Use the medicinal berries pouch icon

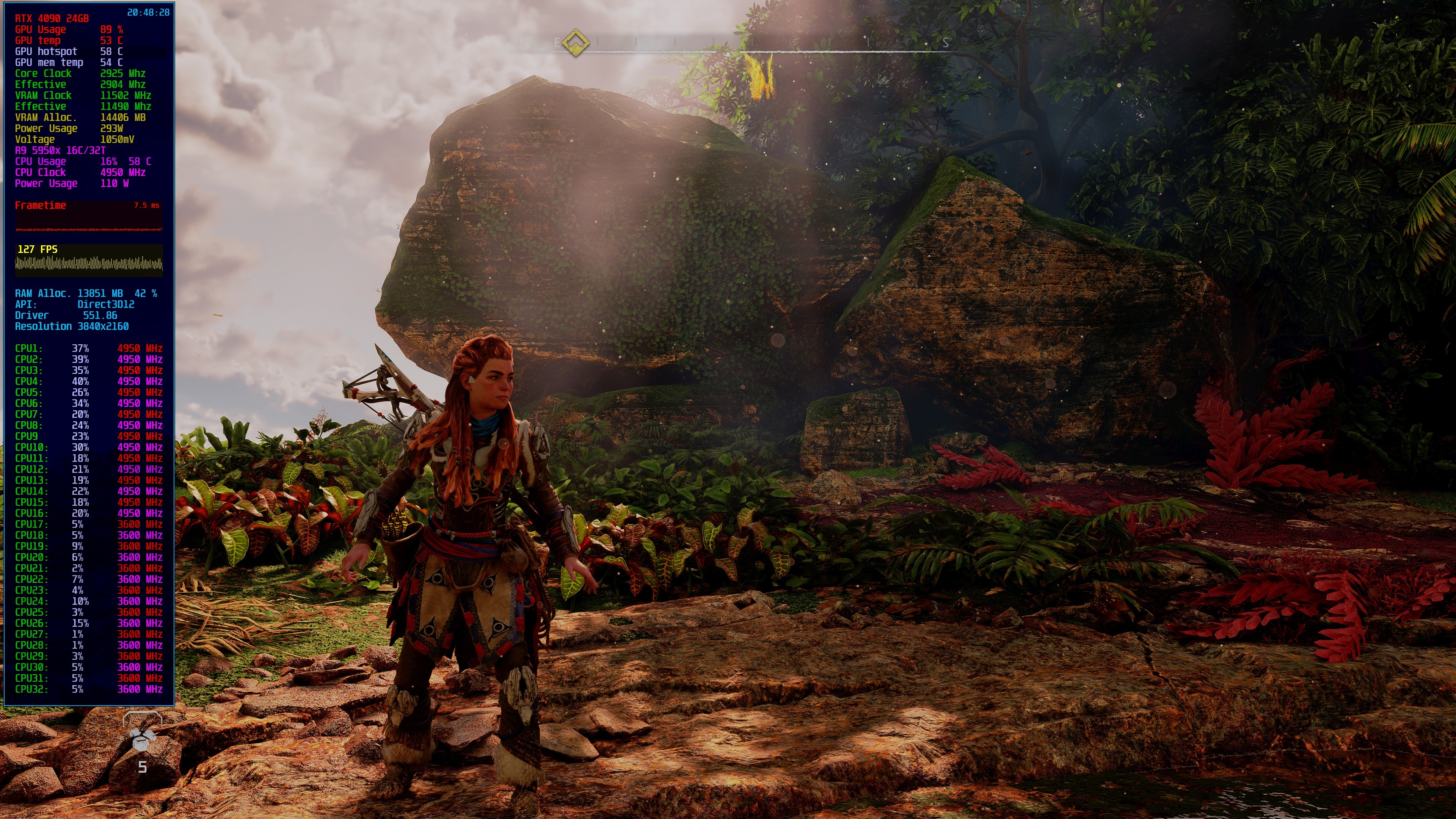(x=142, y=738)
